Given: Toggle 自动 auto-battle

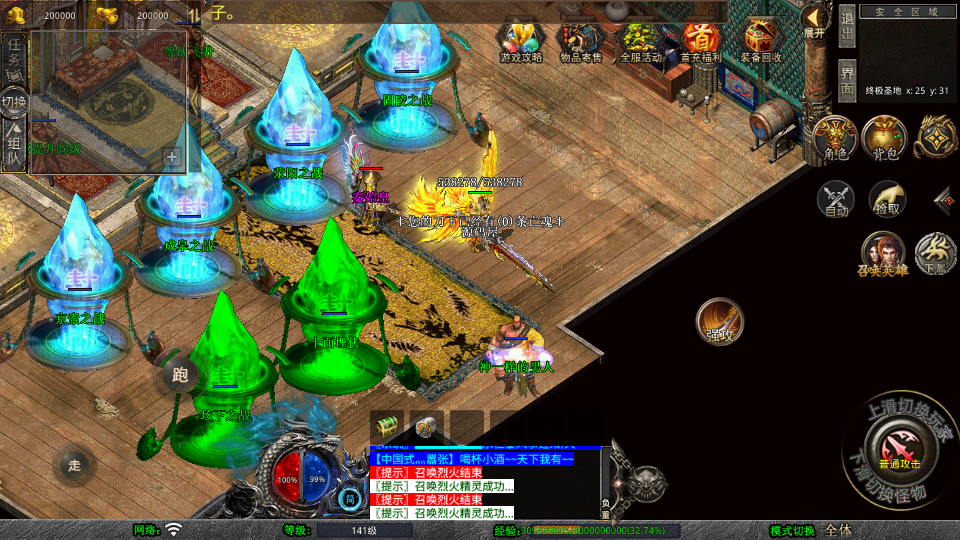Looking at the screenshot, I should tap(836, 199).
